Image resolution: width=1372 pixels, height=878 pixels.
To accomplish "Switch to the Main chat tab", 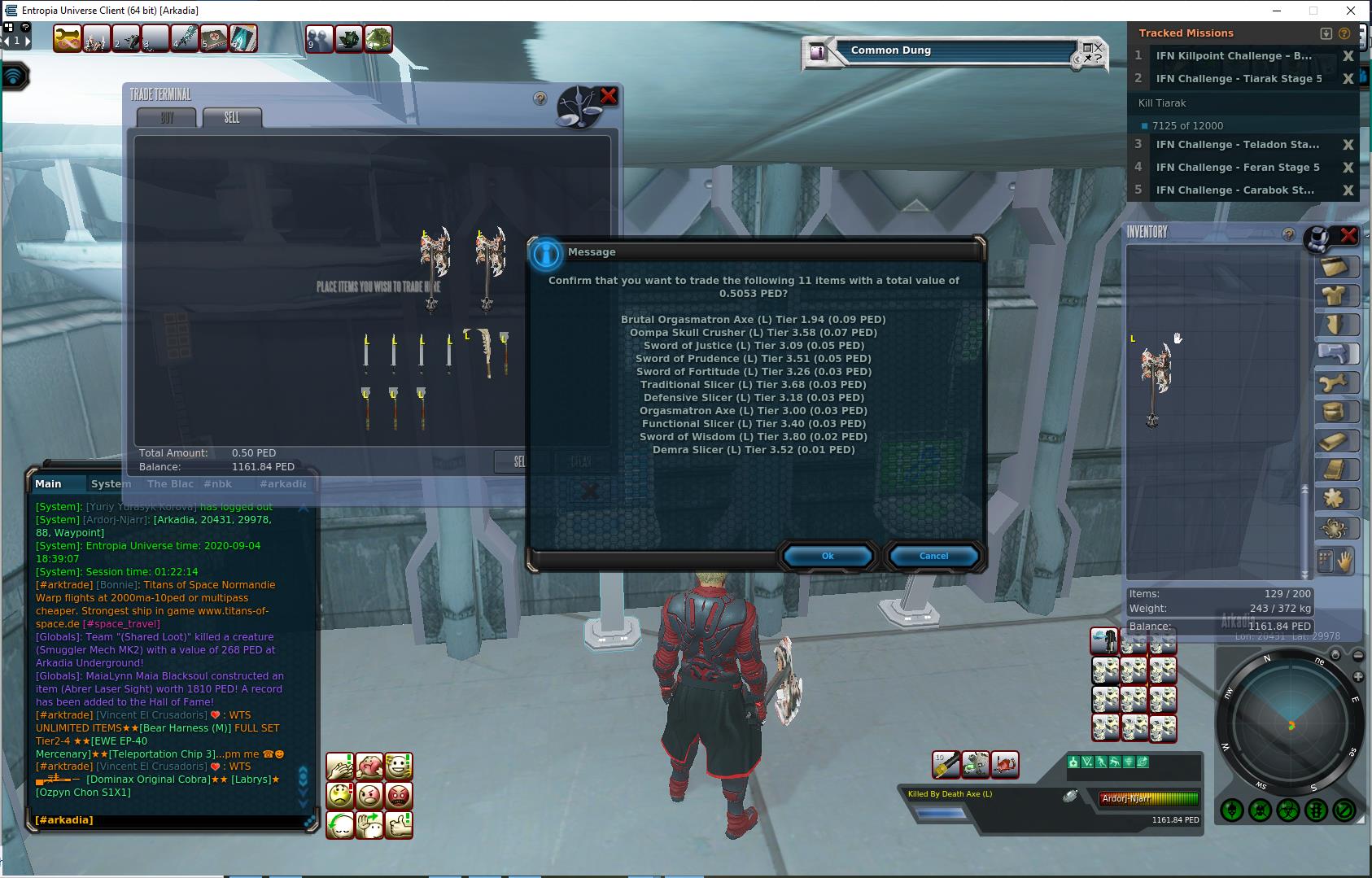I will [x=48, y=483].
